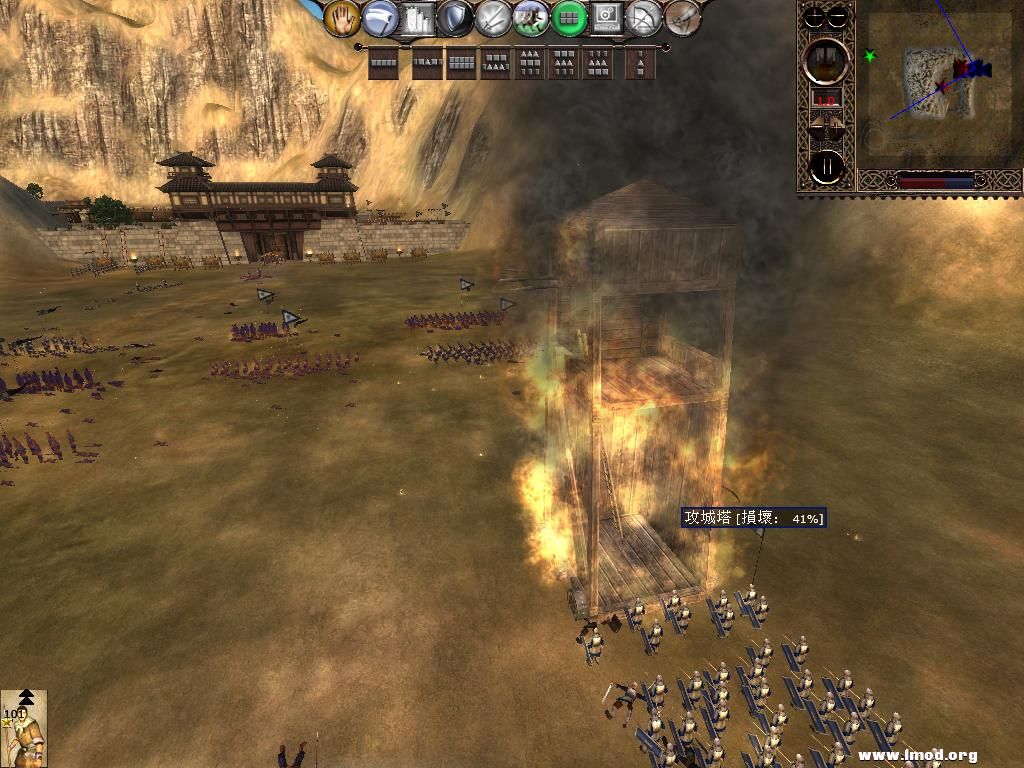1024x768 pixels.
Task: Select the crossed swords melee button
Action: click(x=494, y=17)
